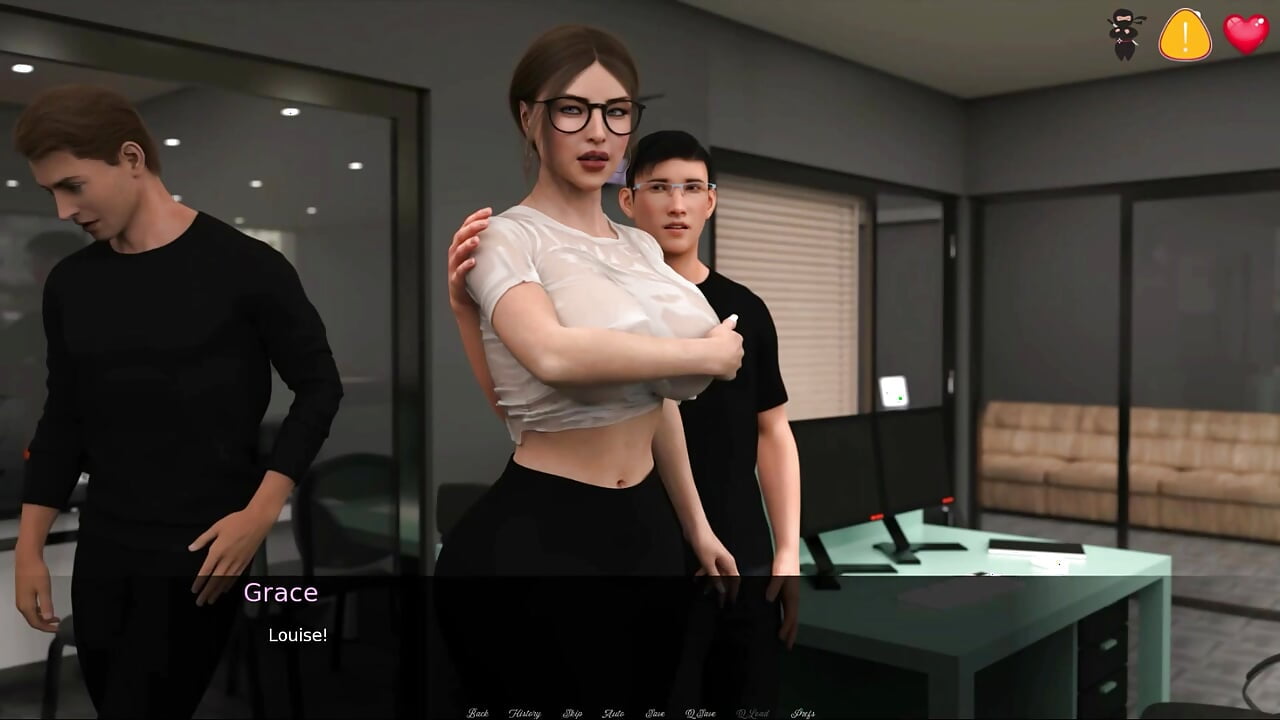Quick save the game with Q.Save
1280x720 pixels.
(700, 712)
